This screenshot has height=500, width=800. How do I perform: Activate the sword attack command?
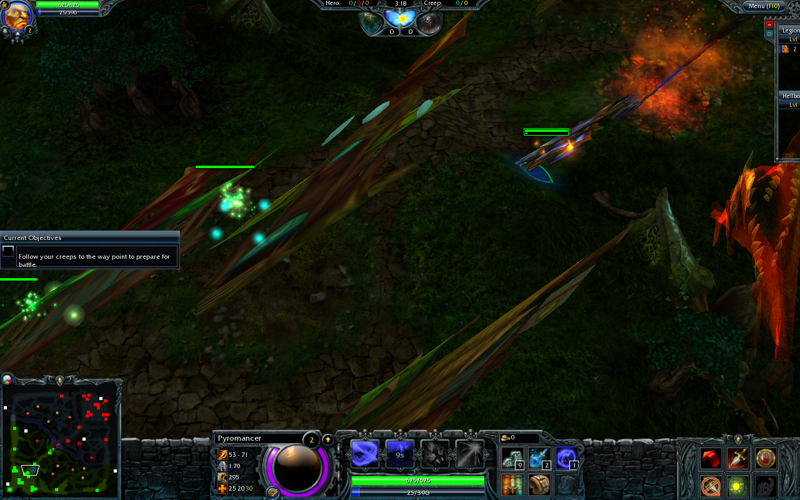click(x=738, y=459)
